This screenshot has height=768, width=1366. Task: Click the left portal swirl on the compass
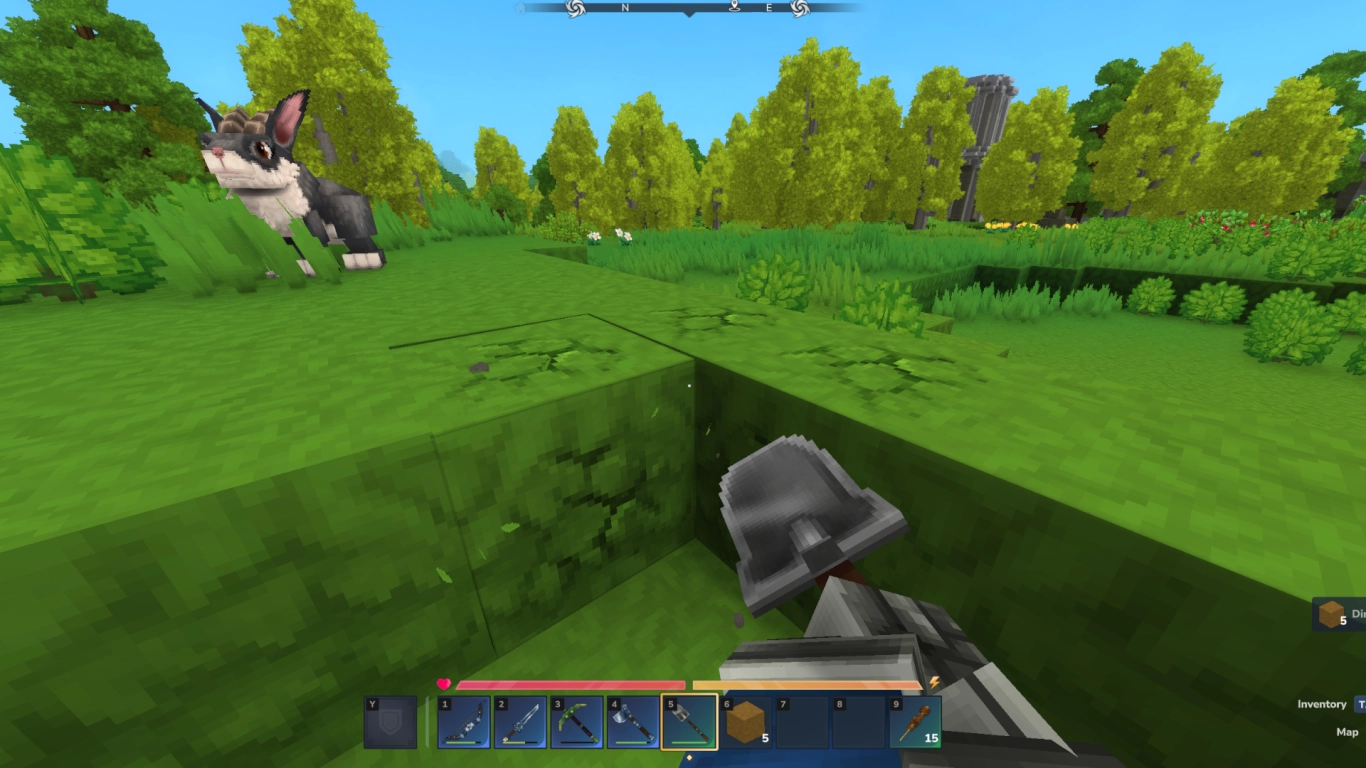pyautogui.click(x=576, y=9)
